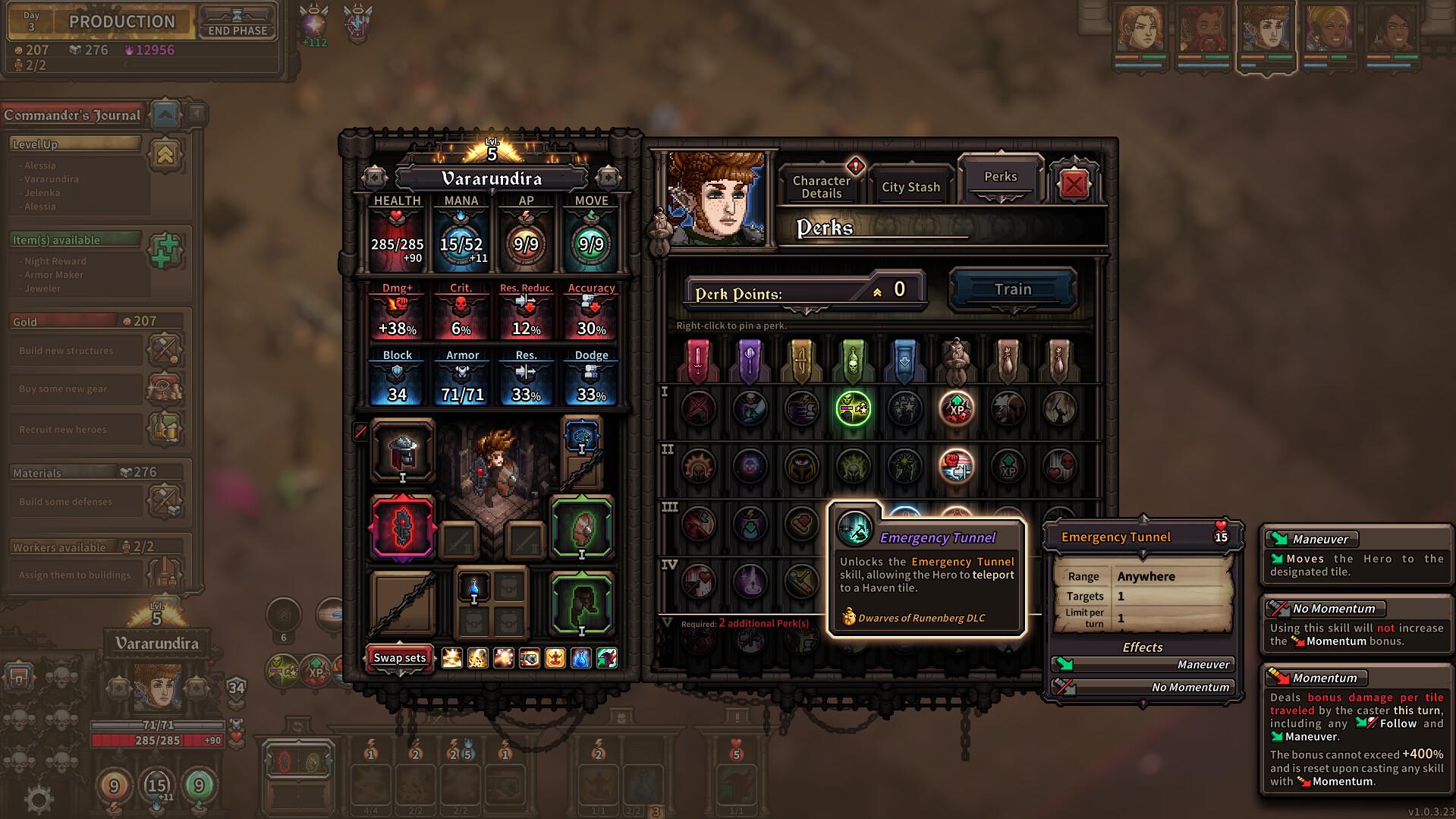Select the glowing green perk in tier I
1456x819 pixels.
[851, 408]
